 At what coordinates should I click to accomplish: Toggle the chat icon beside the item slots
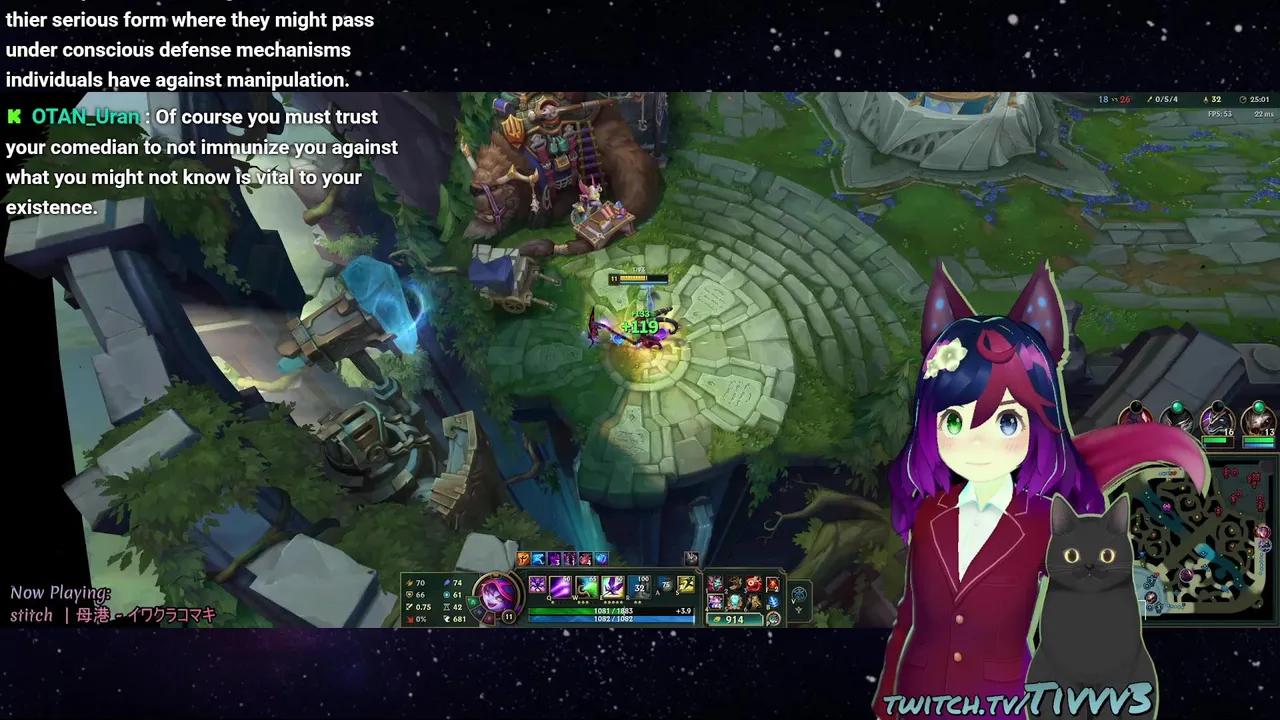click(691, 559)
